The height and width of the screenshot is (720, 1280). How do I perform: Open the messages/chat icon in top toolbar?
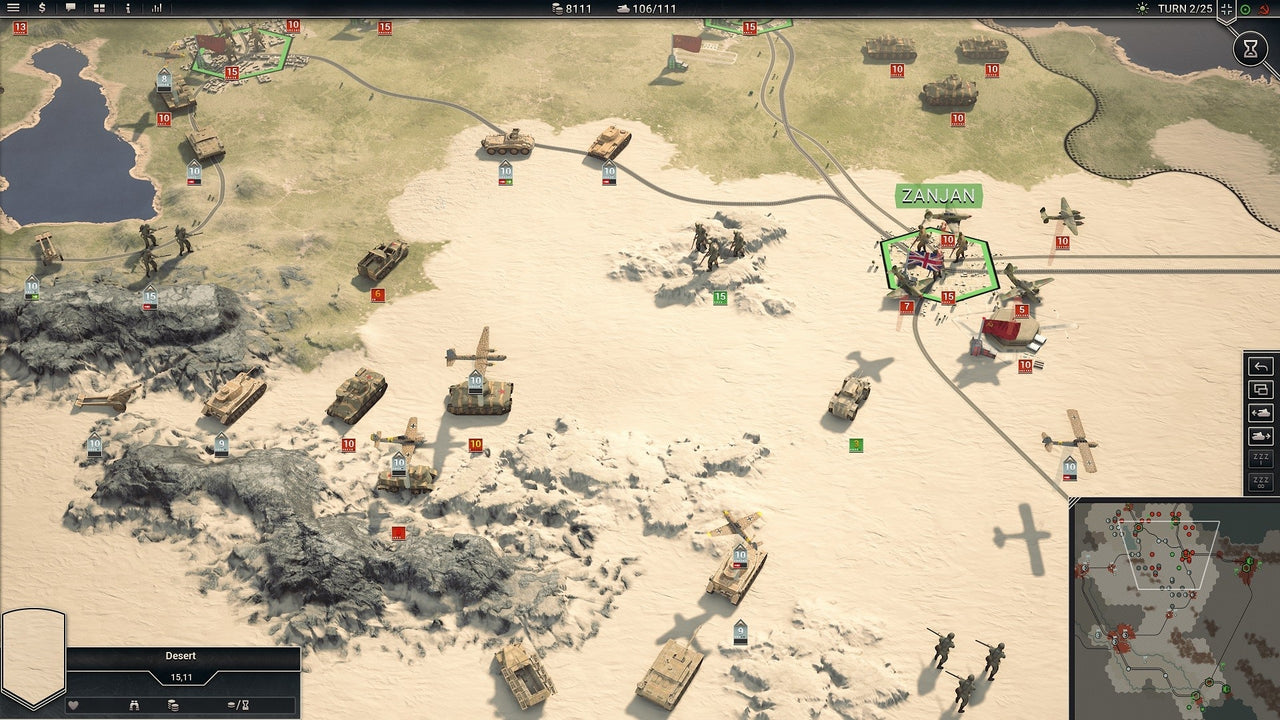pyautogui.click(x=70, y=8)
